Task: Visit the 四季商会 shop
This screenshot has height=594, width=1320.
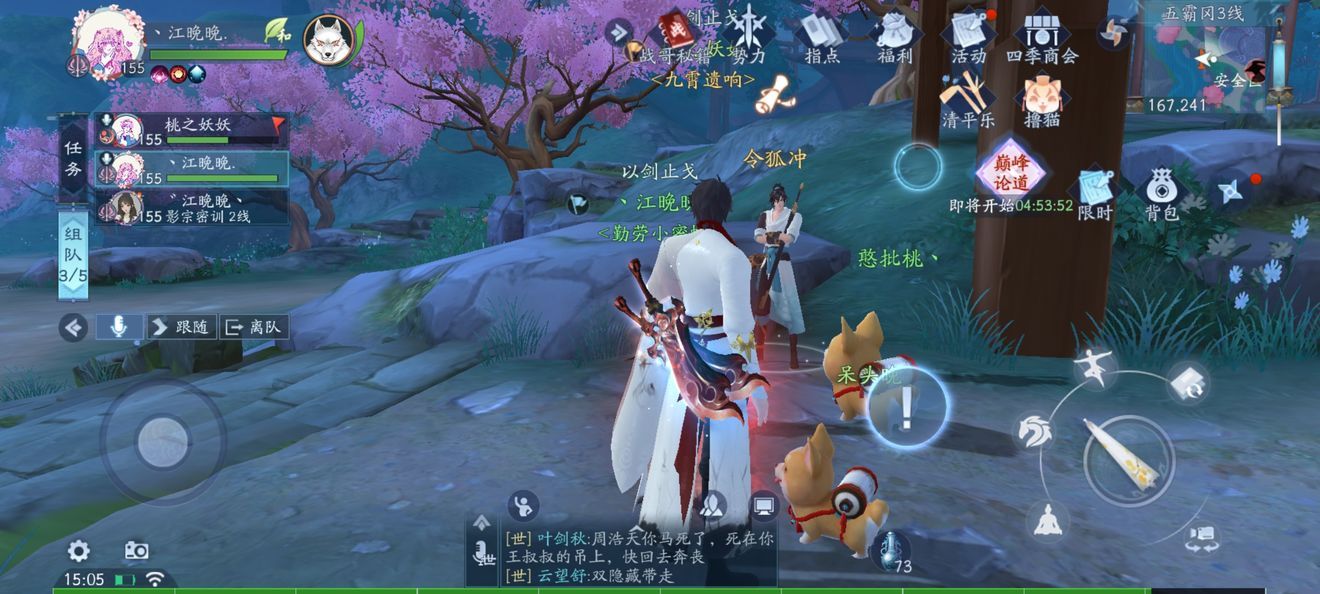Action: coord(1042,37)
